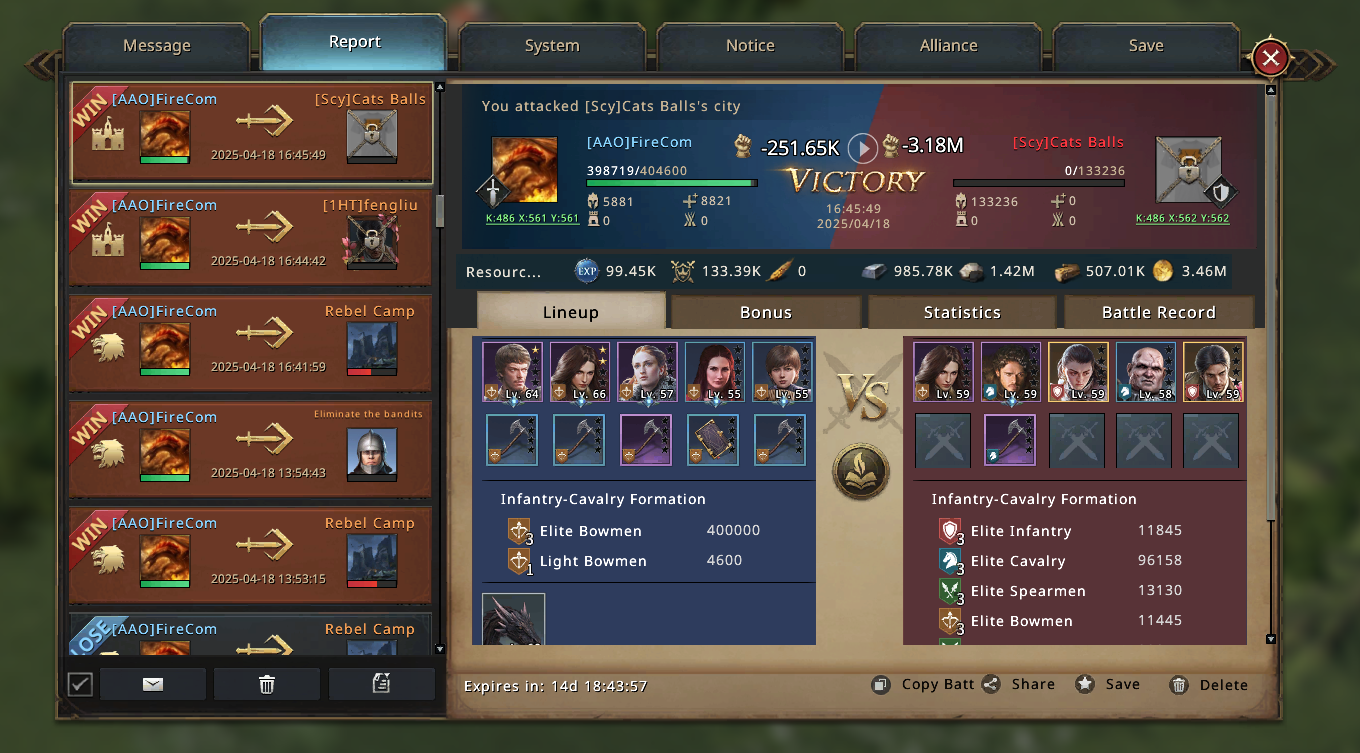This screenshot has width=1360, height=753.
Task: Switch to the Bonus tab
Action: (x=765, y=312)
